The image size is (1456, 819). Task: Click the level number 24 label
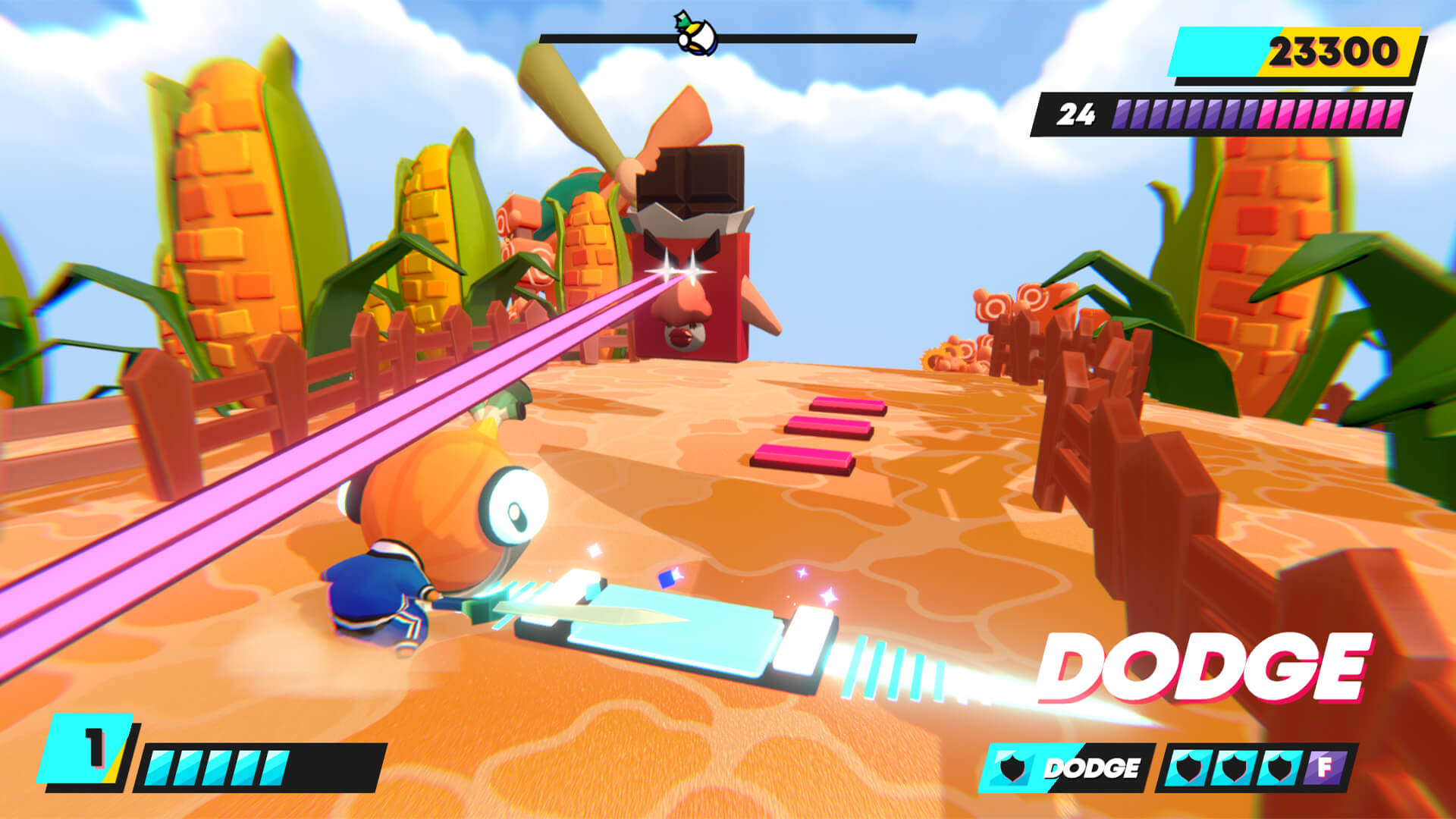(x=1075, y=115)
